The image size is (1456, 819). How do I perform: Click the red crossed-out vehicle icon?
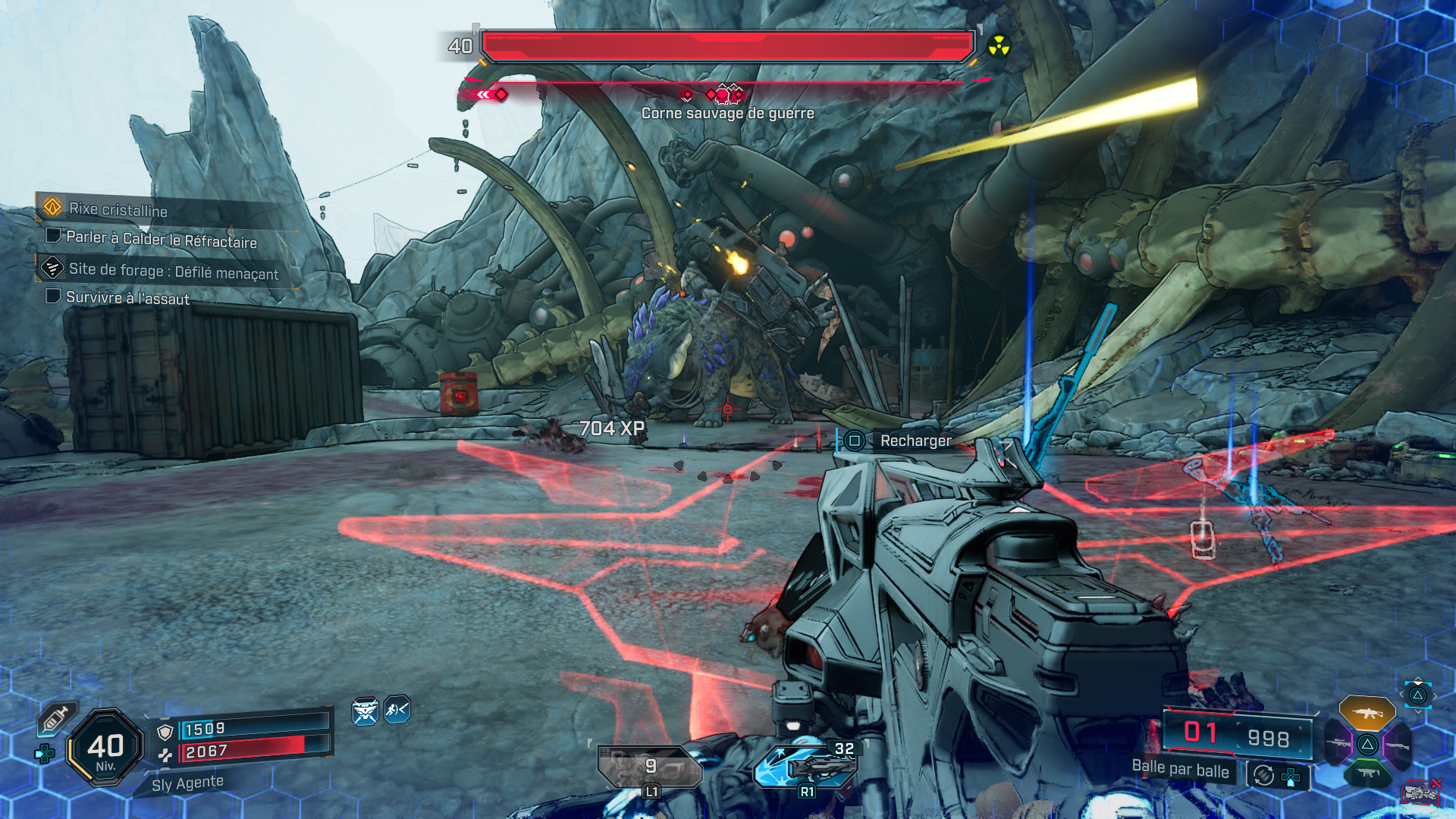point(1420,792)
